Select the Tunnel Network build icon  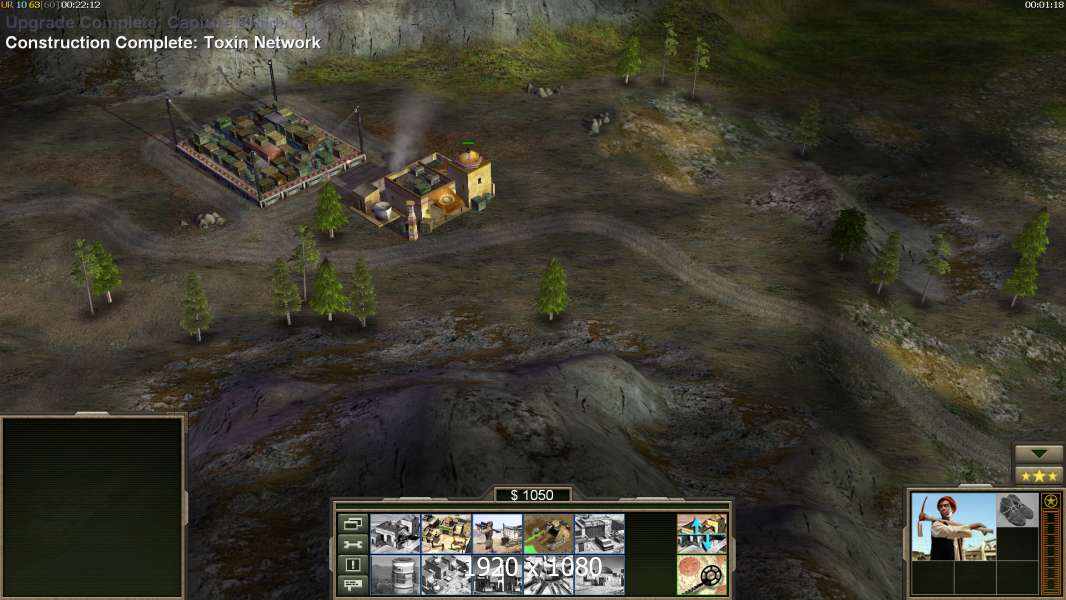[x=549, y=534]
